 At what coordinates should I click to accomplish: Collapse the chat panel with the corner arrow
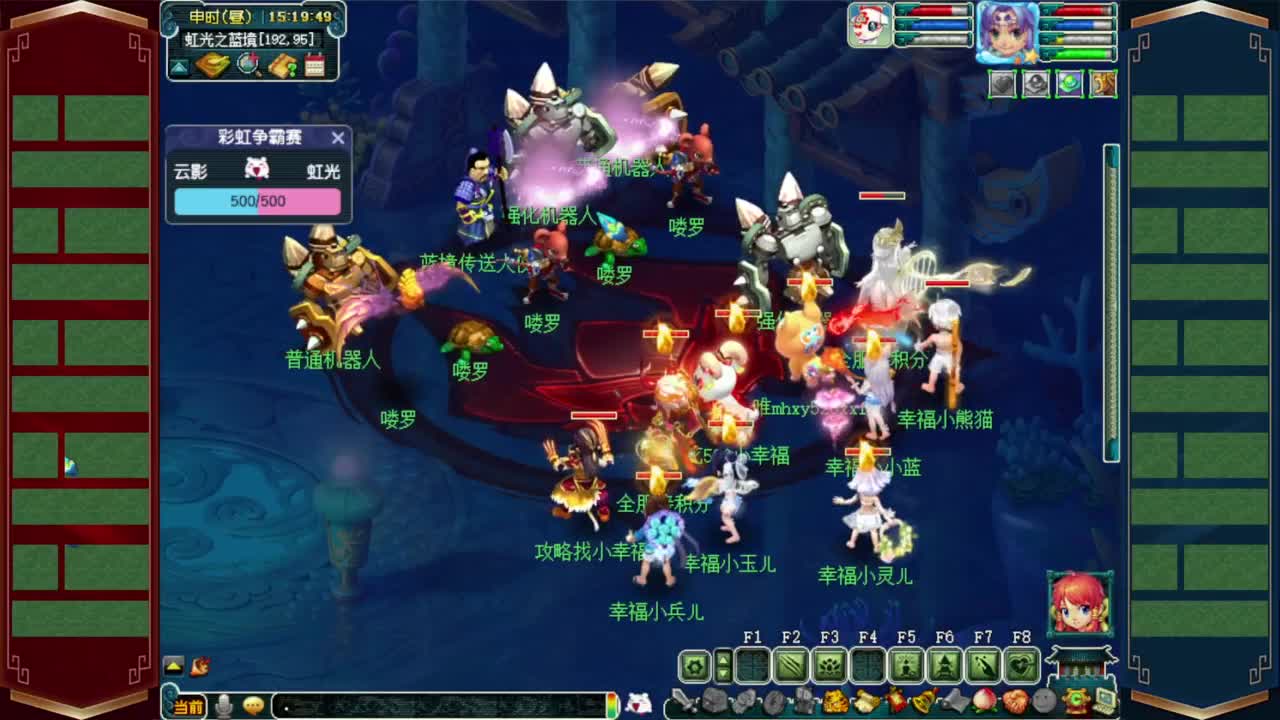pyautogui.click(x=173, y=665)
